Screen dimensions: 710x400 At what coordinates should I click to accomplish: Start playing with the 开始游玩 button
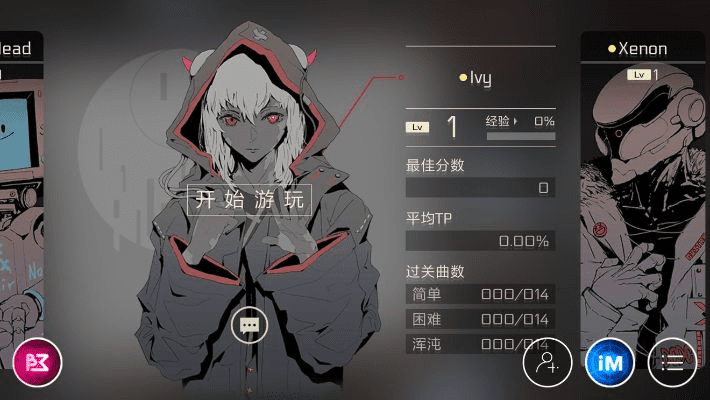[x=249, y=199]
